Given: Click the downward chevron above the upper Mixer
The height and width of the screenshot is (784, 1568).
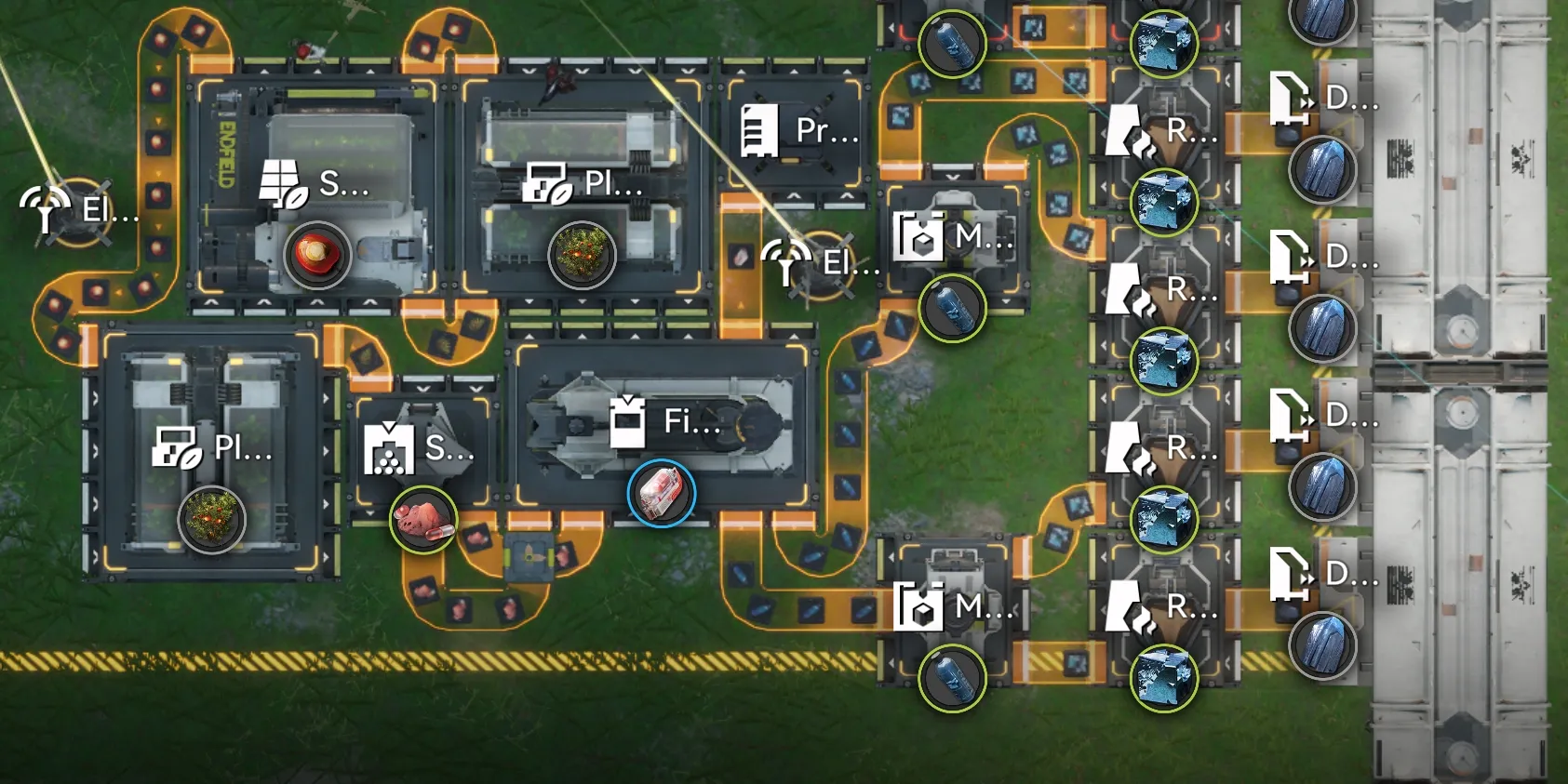Looking at the screenshot, I should click(953, 178).
